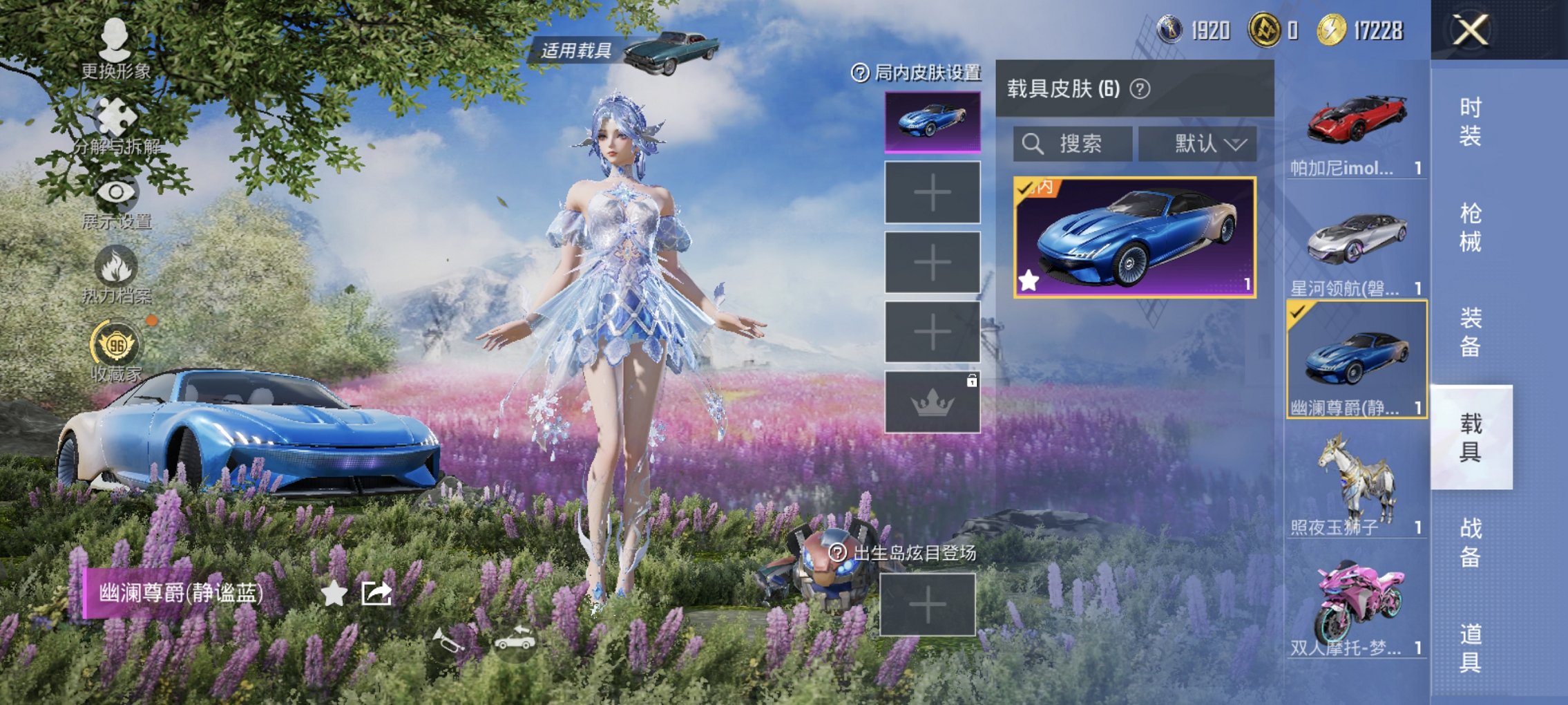Click the 搜索 search button
The width and height of the screenshot is (1568, 705).
(1073, 144)
